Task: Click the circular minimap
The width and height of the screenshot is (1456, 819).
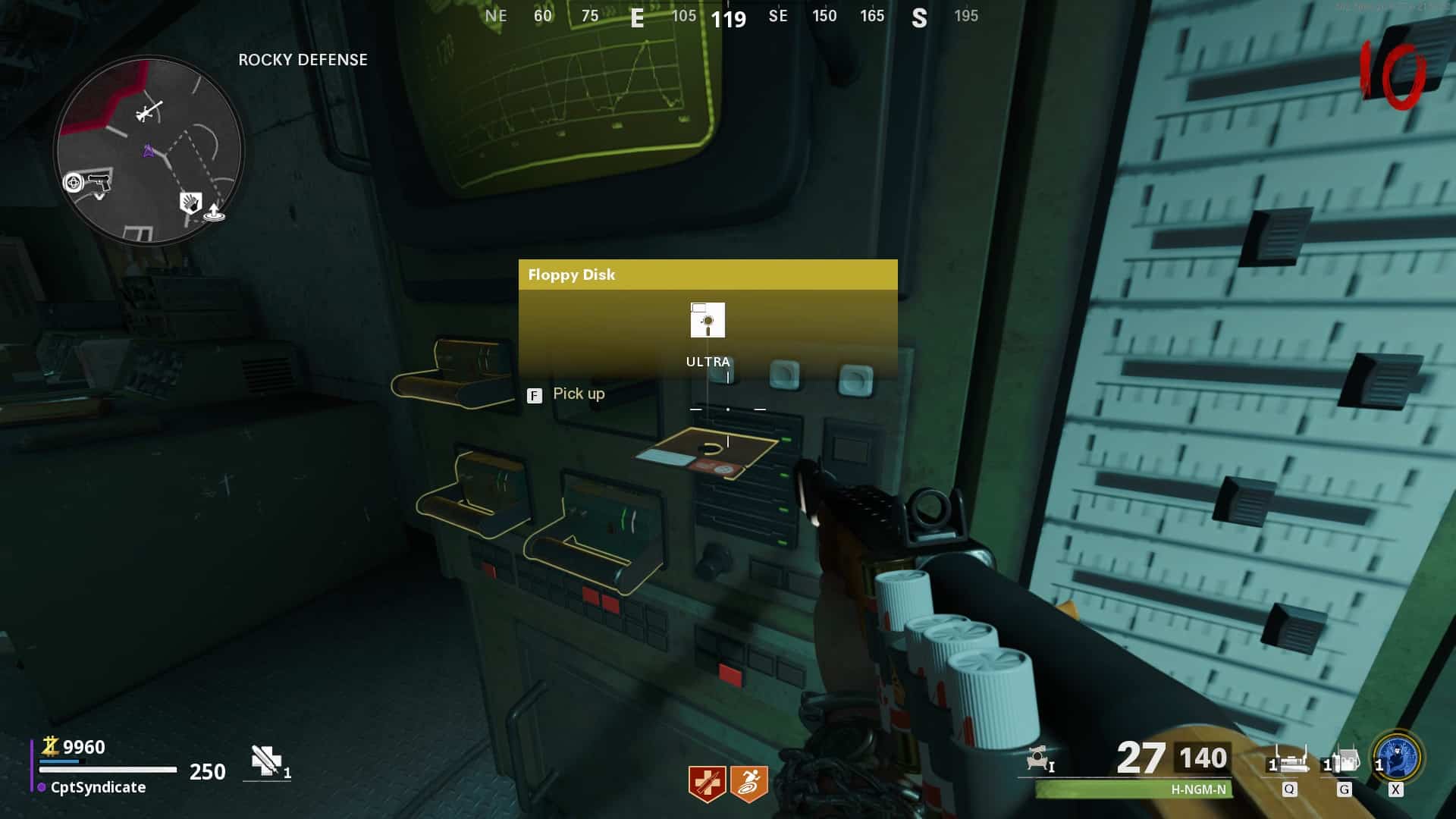Action: [149, 149]
